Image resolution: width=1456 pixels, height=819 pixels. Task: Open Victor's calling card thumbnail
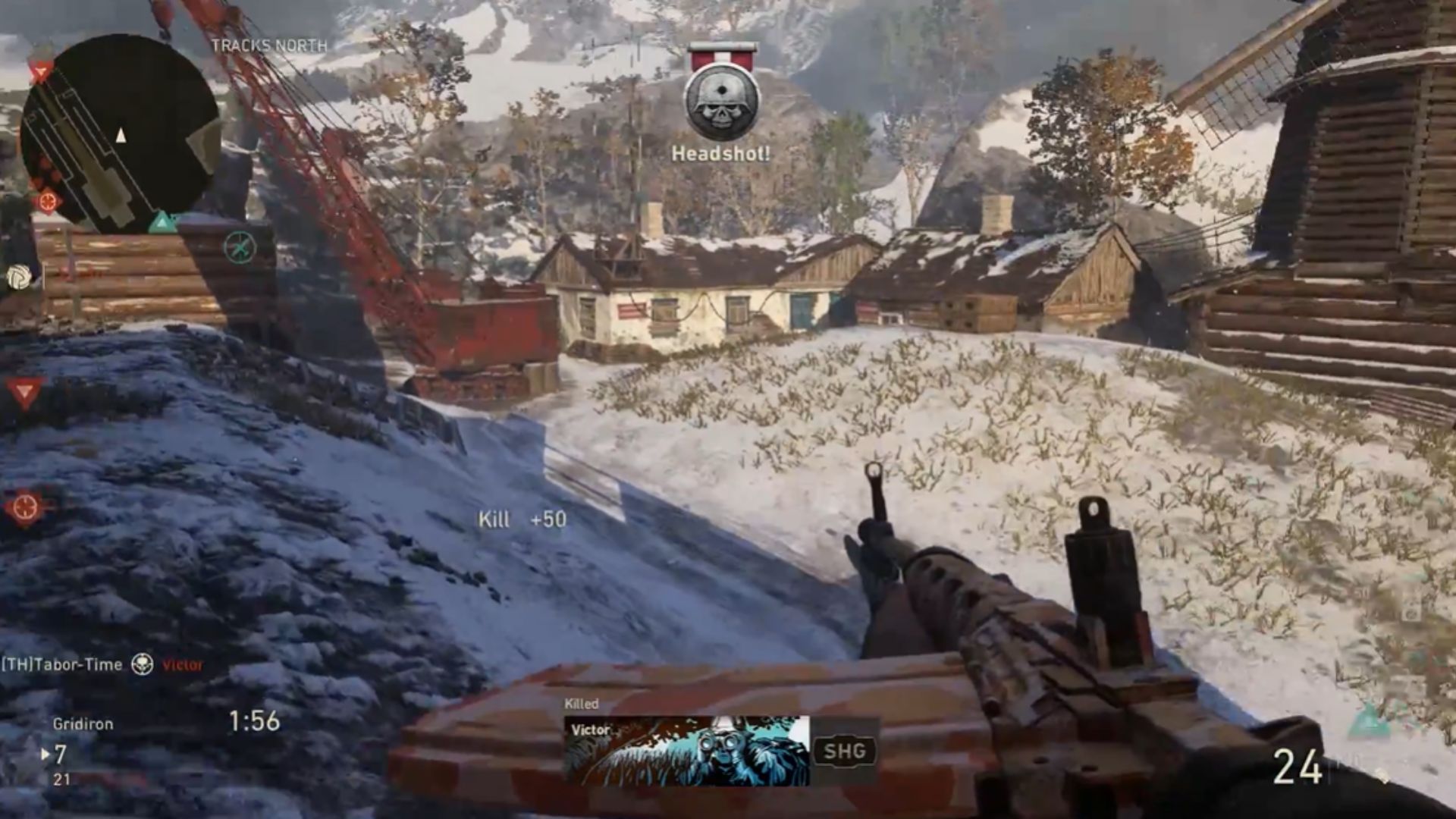(x=687, y=751)
